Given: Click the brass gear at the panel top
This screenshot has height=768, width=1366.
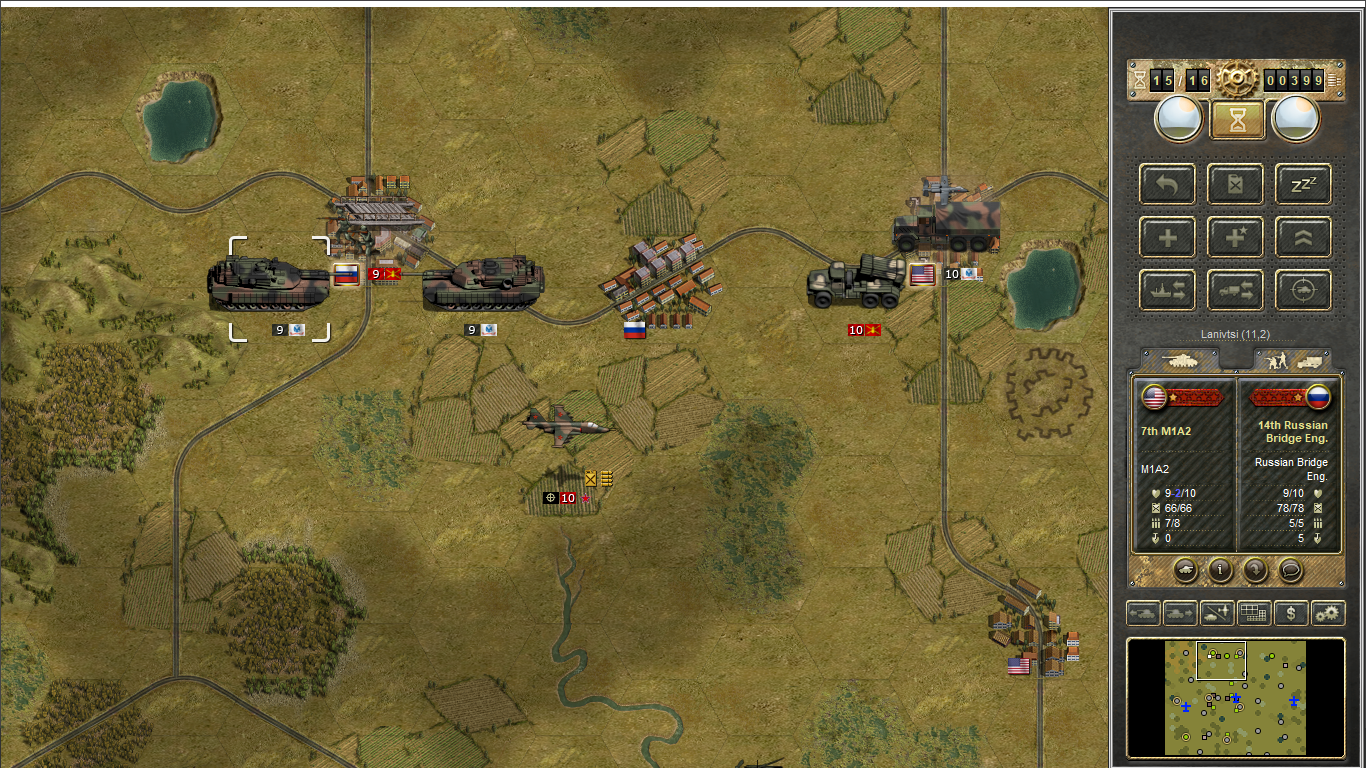Looking at the screenshot, I should point(1237,79).
